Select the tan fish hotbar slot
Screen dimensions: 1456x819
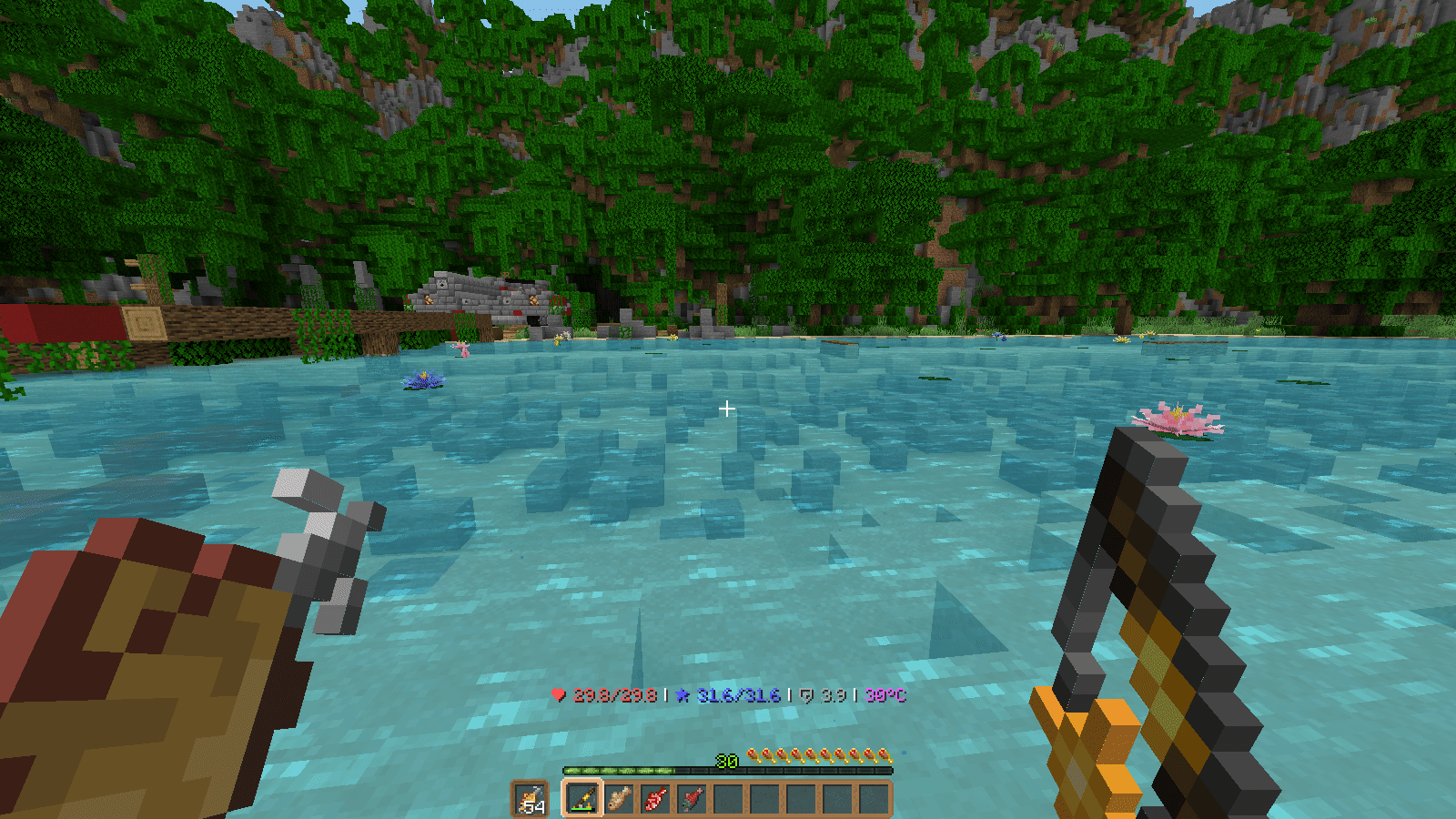coord(620,799)
